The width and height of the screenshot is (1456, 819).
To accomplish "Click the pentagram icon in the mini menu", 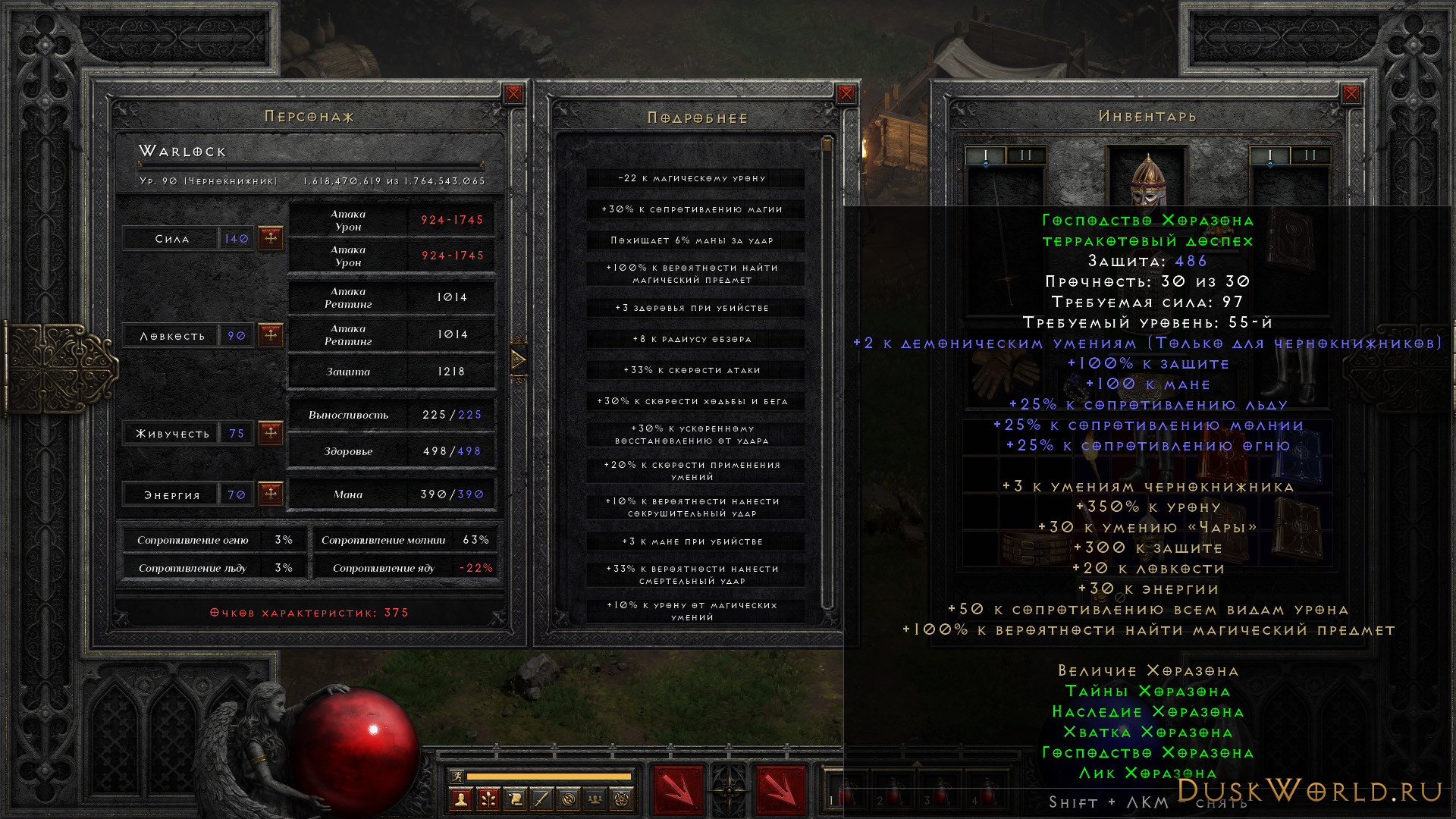I will [x=622, y=799].
